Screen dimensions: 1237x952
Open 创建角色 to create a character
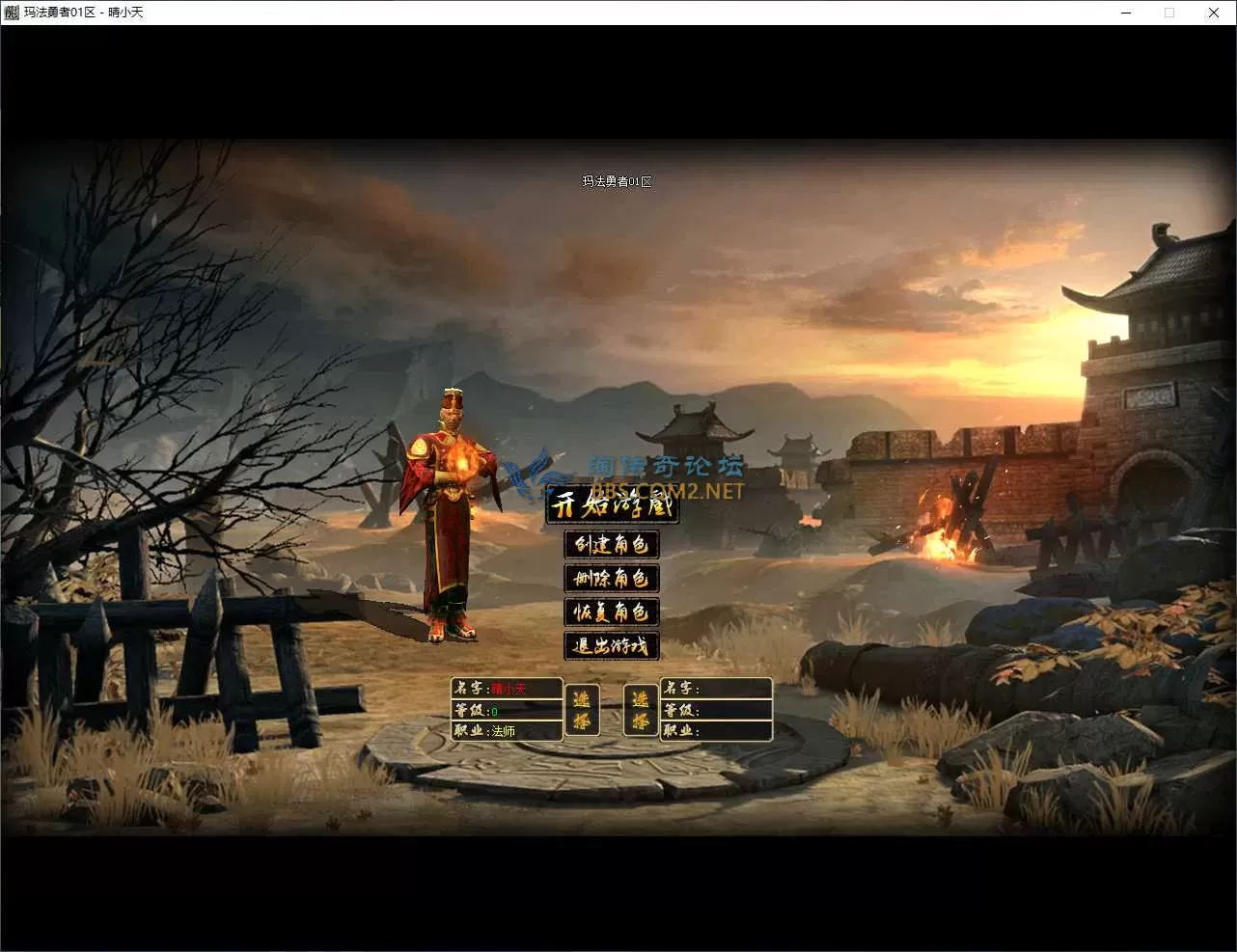point(612,544)
